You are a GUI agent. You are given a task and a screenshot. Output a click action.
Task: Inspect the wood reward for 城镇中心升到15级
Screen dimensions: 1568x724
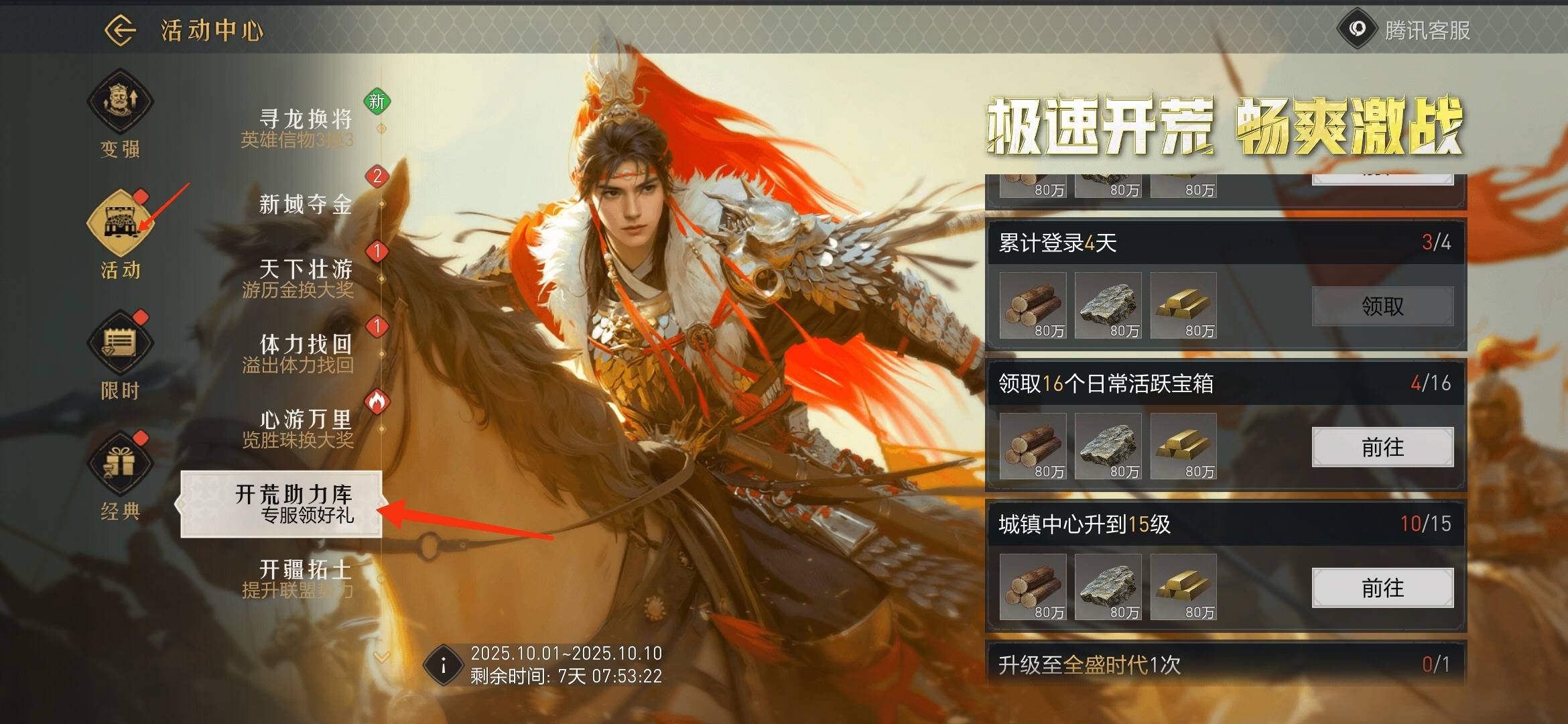coord(1033,587)
